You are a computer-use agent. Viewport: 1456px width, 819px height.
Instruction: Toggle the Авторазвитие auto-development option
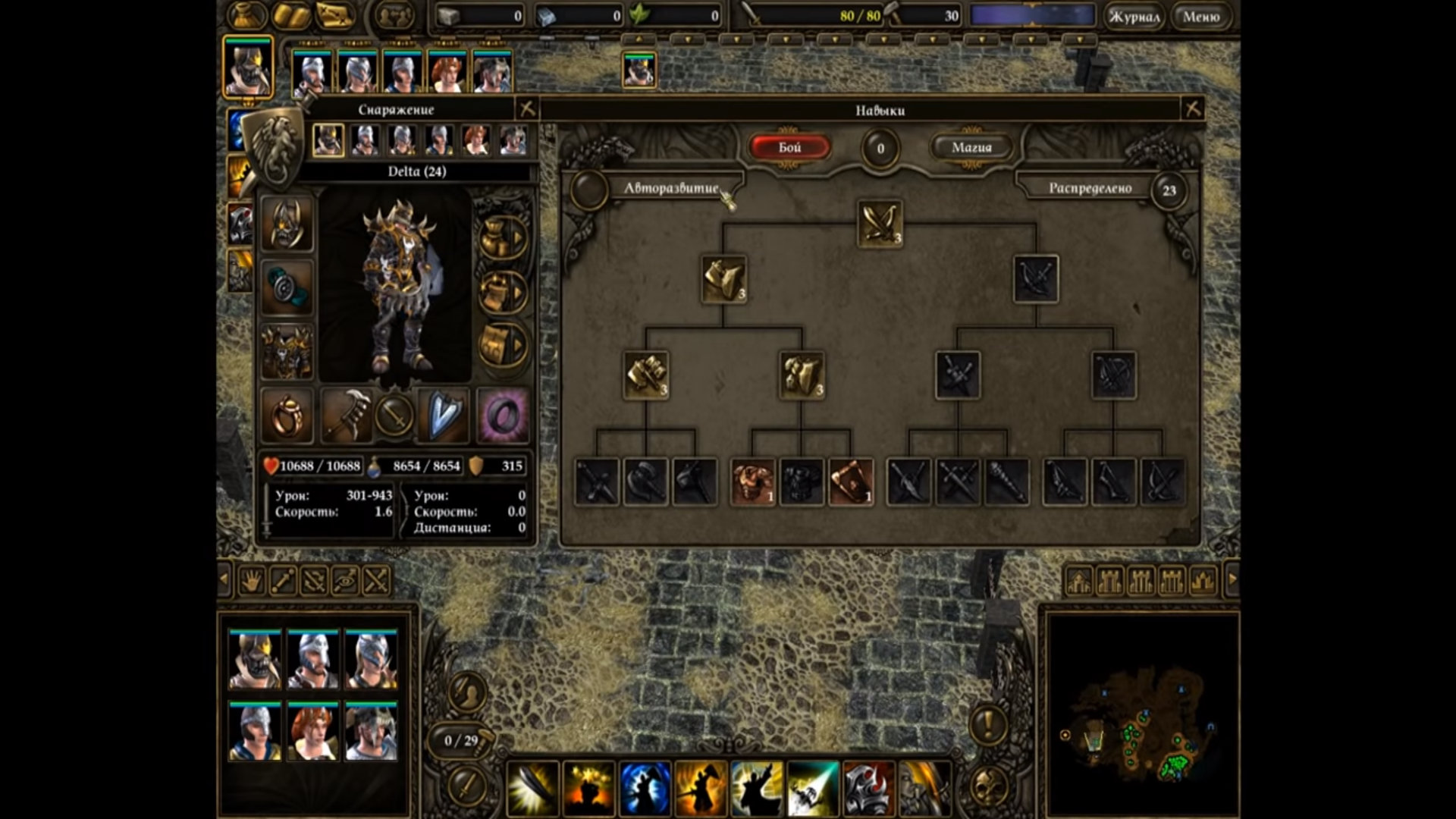(588, 189)
